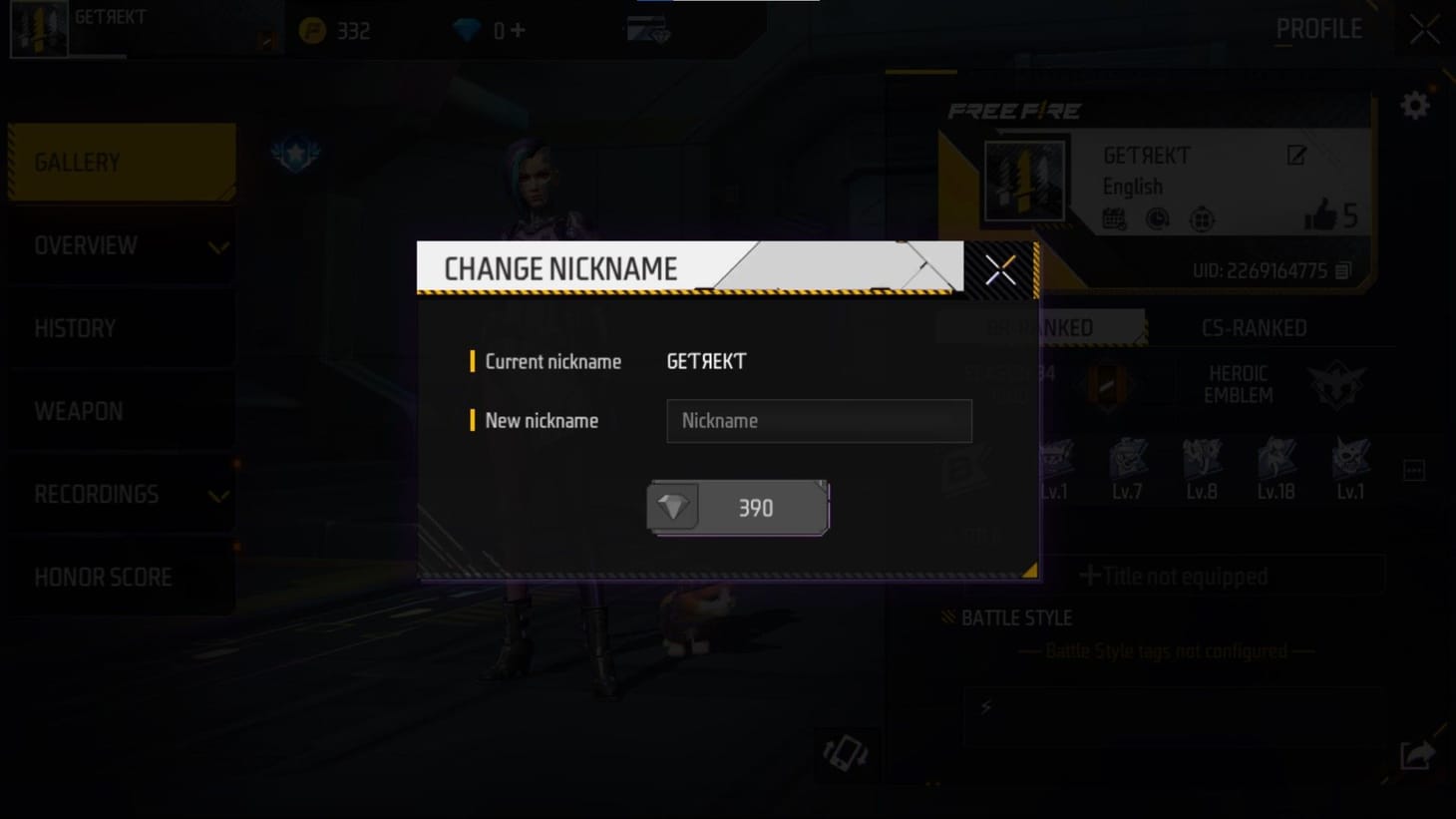Screen dimensions: 1456x819
Task: Close the Change Nickname dialog
Action: pos(998,268)
